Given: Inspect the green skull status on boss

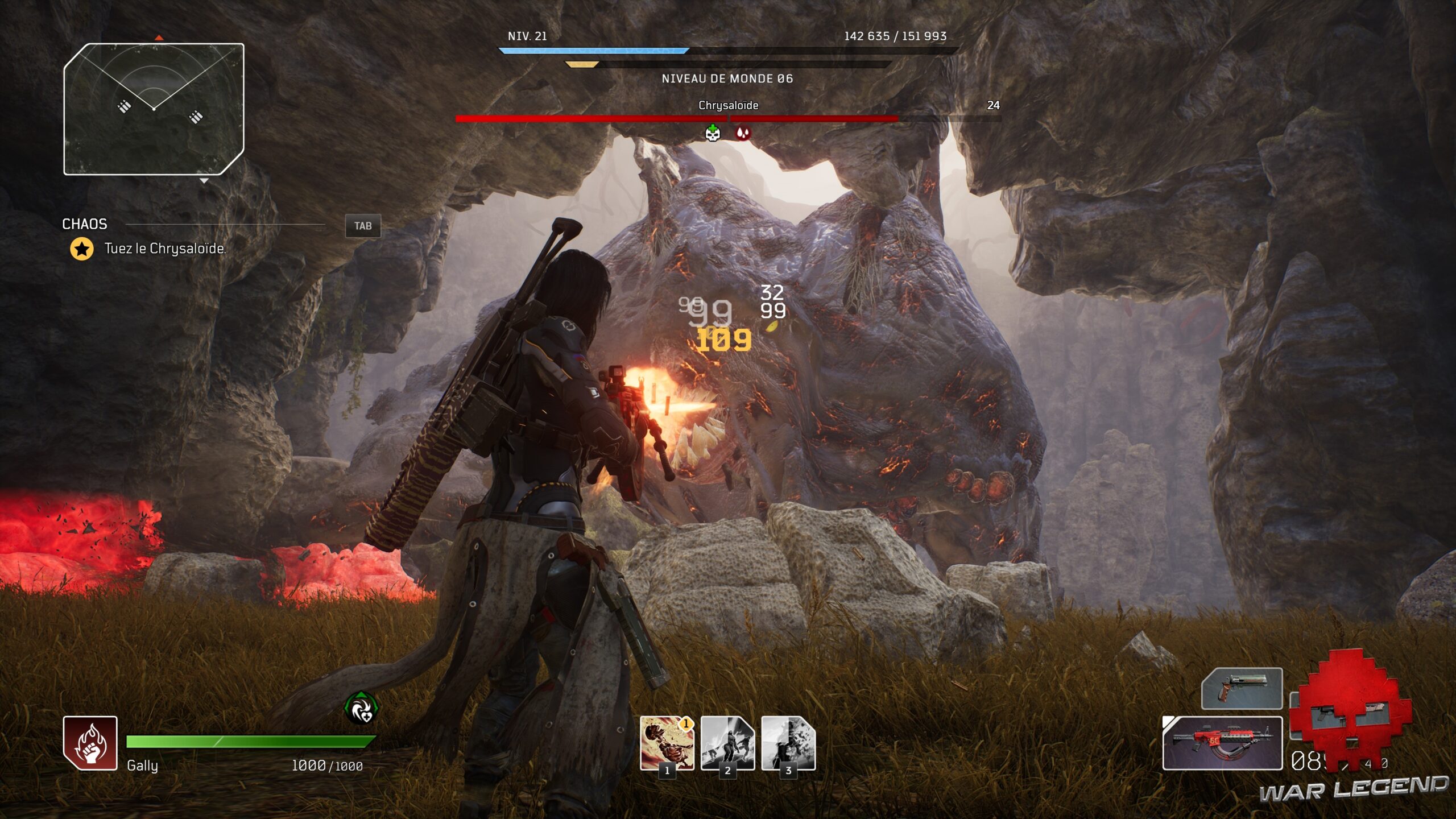Looking at the screenshot, I should tap(713, 133).
